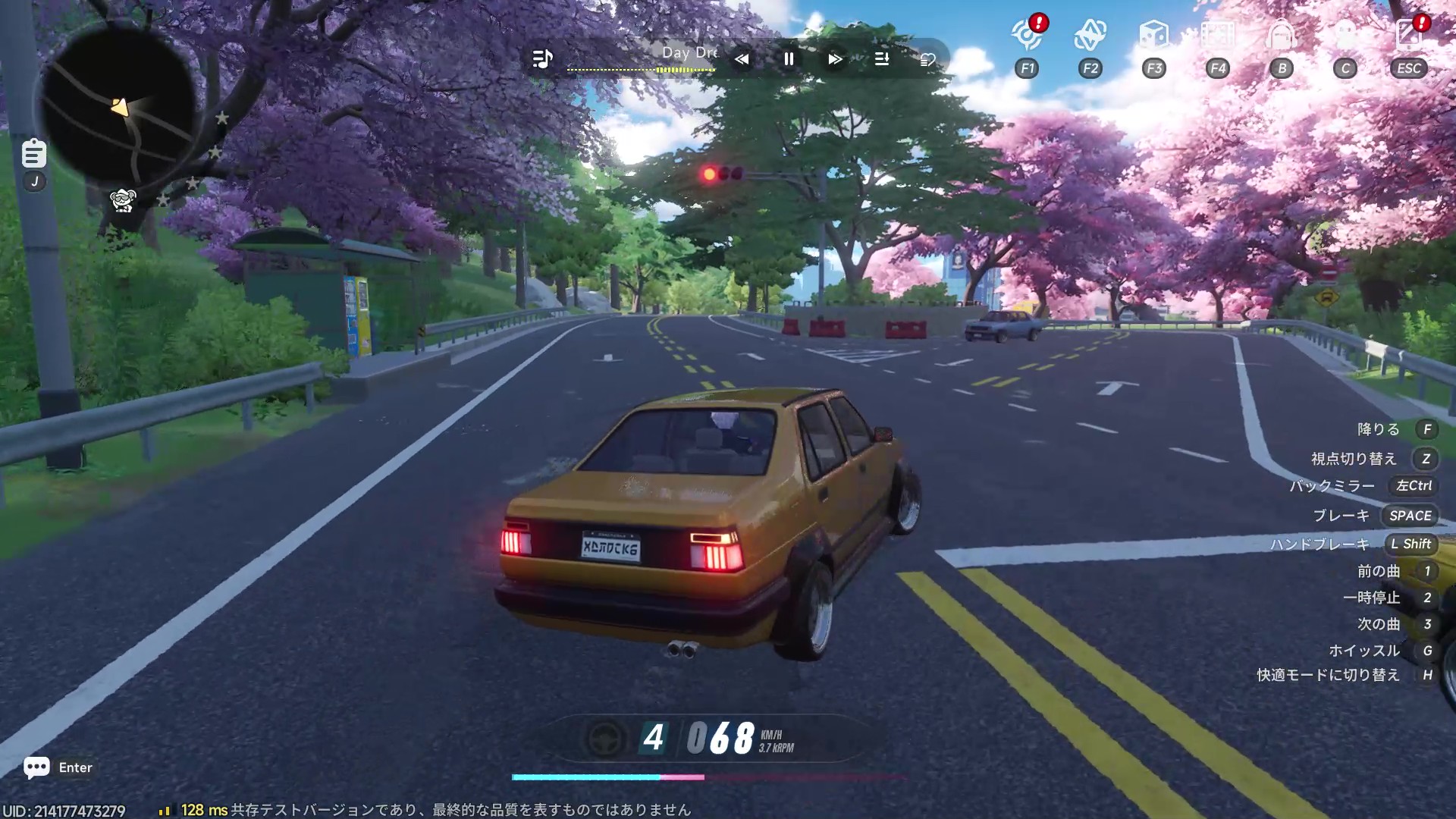Open the diamond-shaped icon menu
Viewport: 1456px width, 819px height.
click(1090, 36)
